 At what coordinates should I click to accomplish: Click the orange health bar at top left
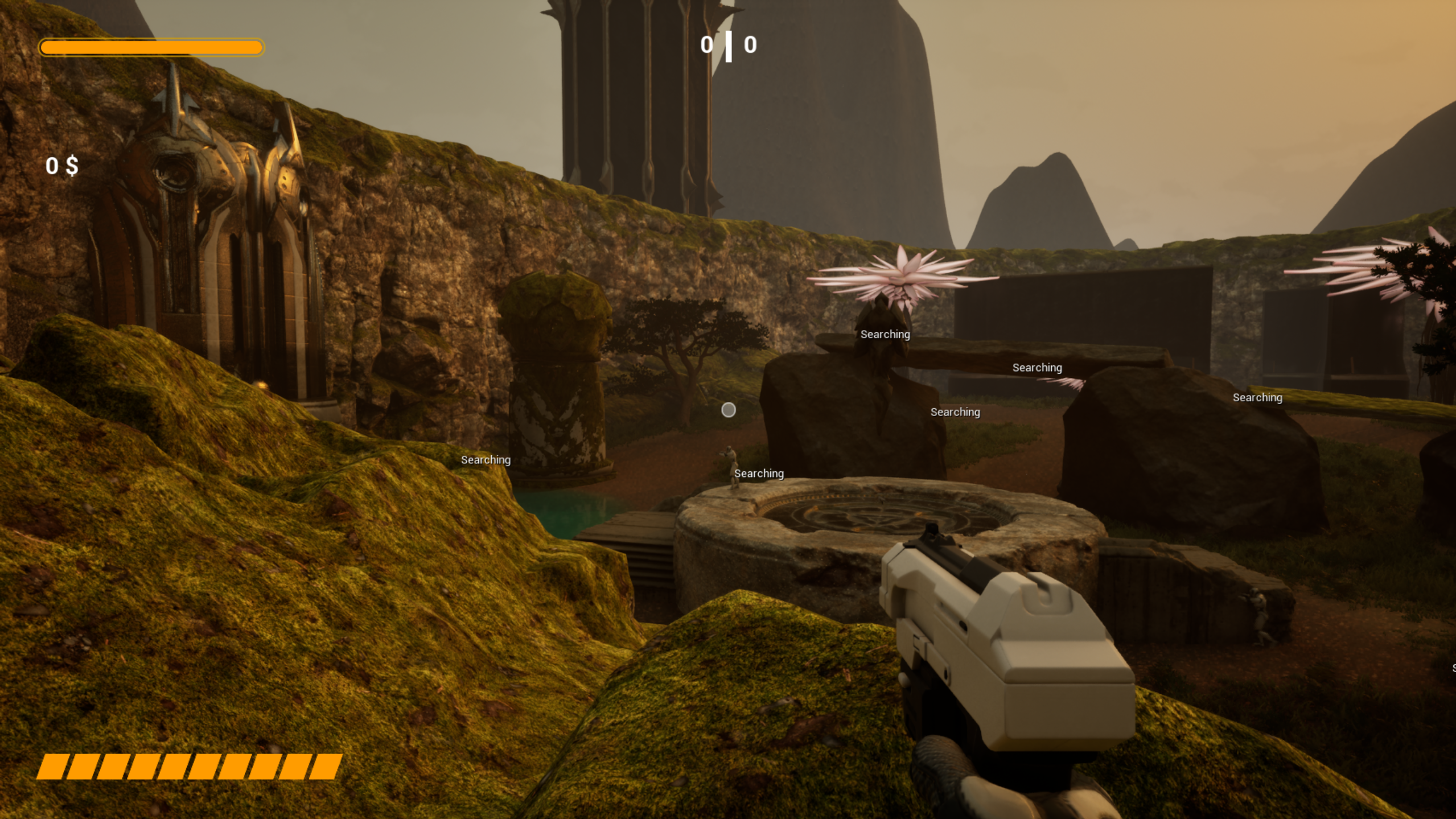click(x=150, y=47)
